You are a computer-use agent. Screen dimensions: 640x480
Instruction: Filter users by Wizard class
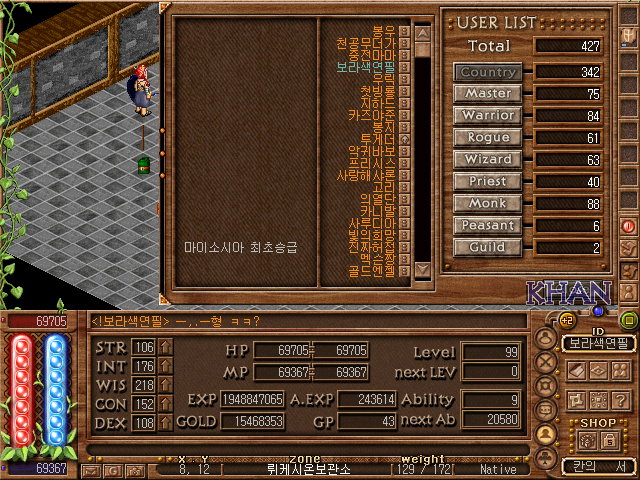[x=488, y=160]
